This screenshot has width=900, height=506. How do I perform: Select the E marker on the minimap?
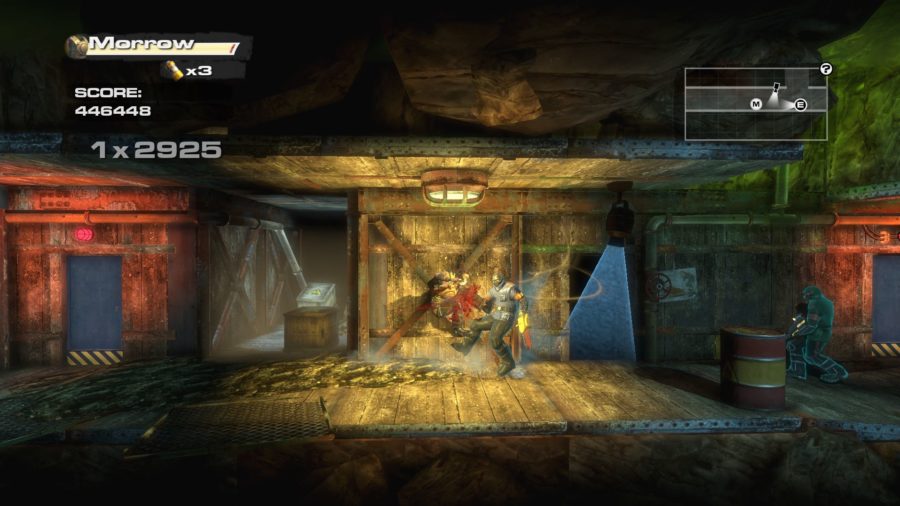coord(800,104)
